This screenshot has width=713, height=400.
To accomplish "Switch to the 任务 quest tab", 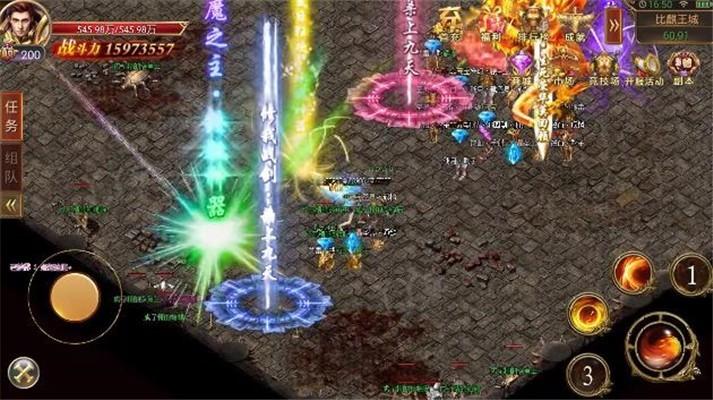I will [x=12, y=115].
